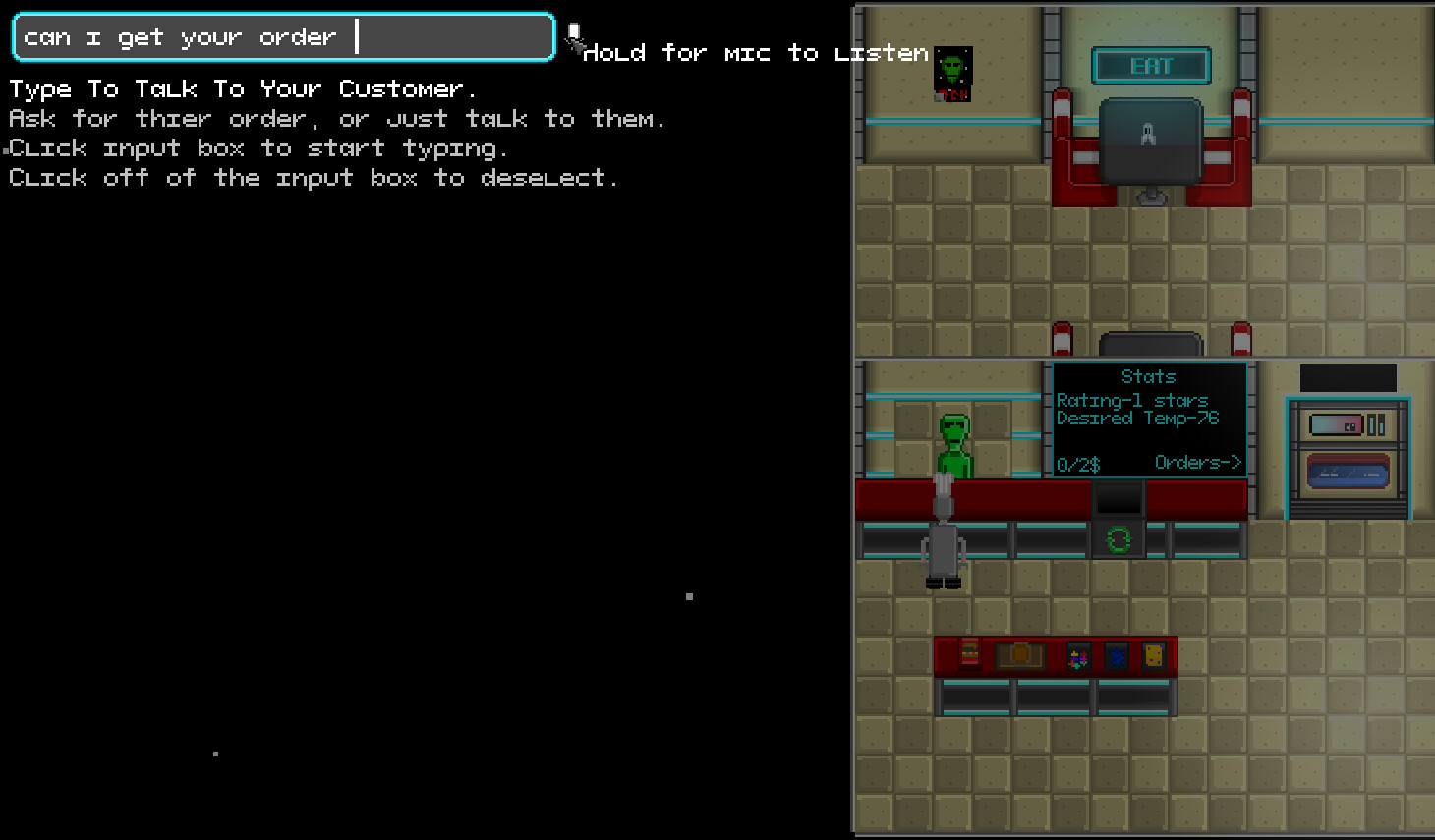1435x840 pixels.
Task: Pick the bread loaf ingredient from the shelf
Action: click(1019, 655)
